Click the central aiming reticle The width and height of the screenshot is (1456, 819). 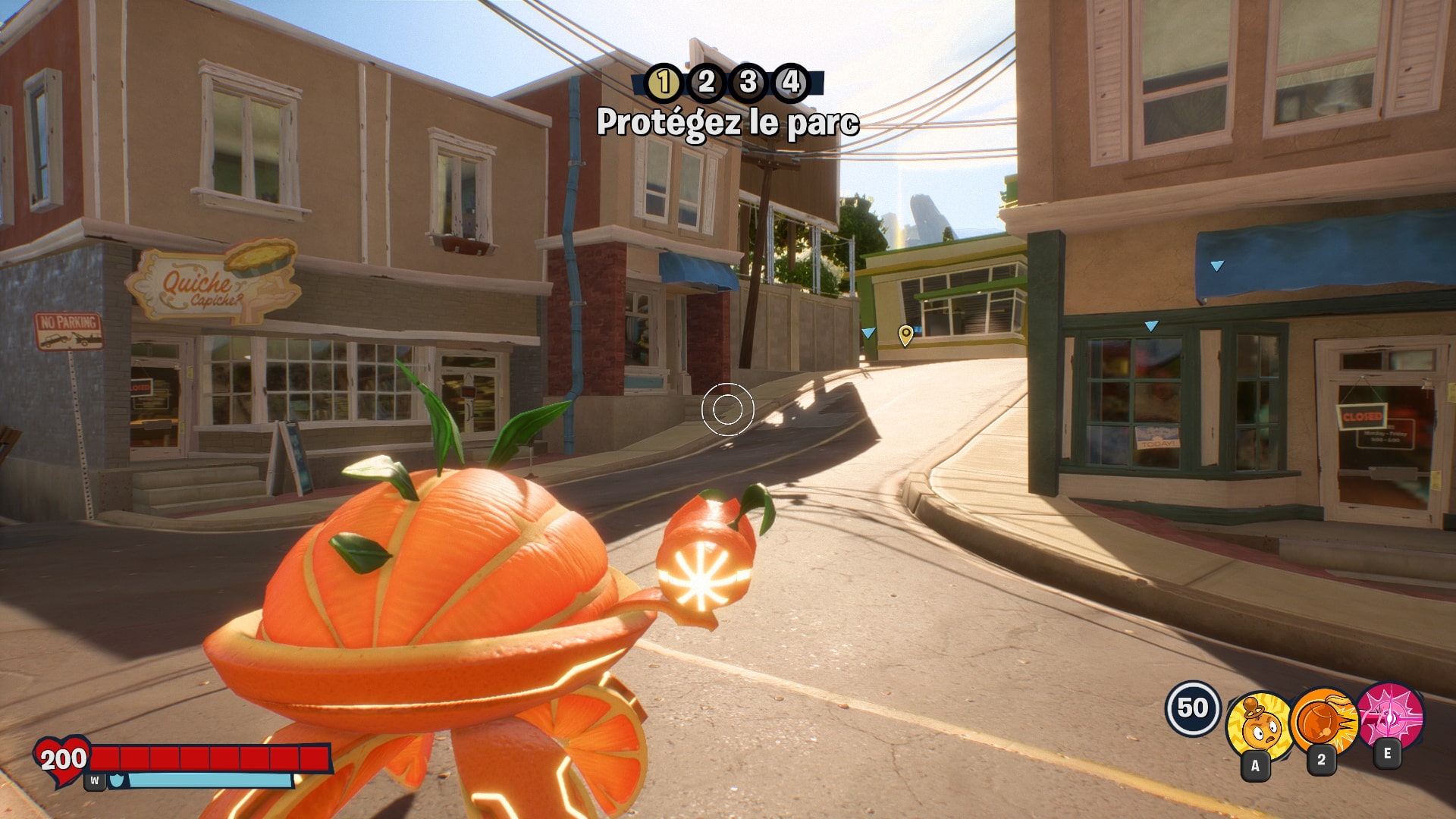click(x=726, y=409)
